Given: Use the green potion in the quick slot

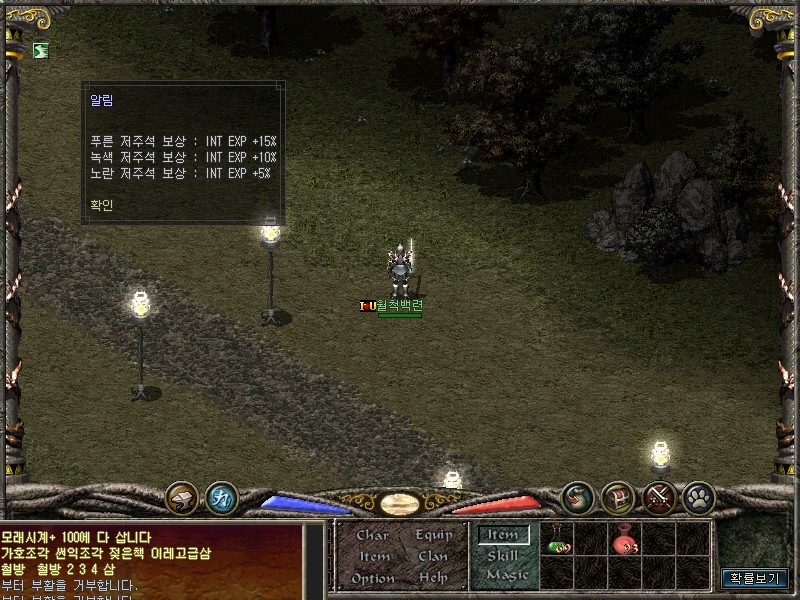Looking at the screenshot, I should point(558,541).
